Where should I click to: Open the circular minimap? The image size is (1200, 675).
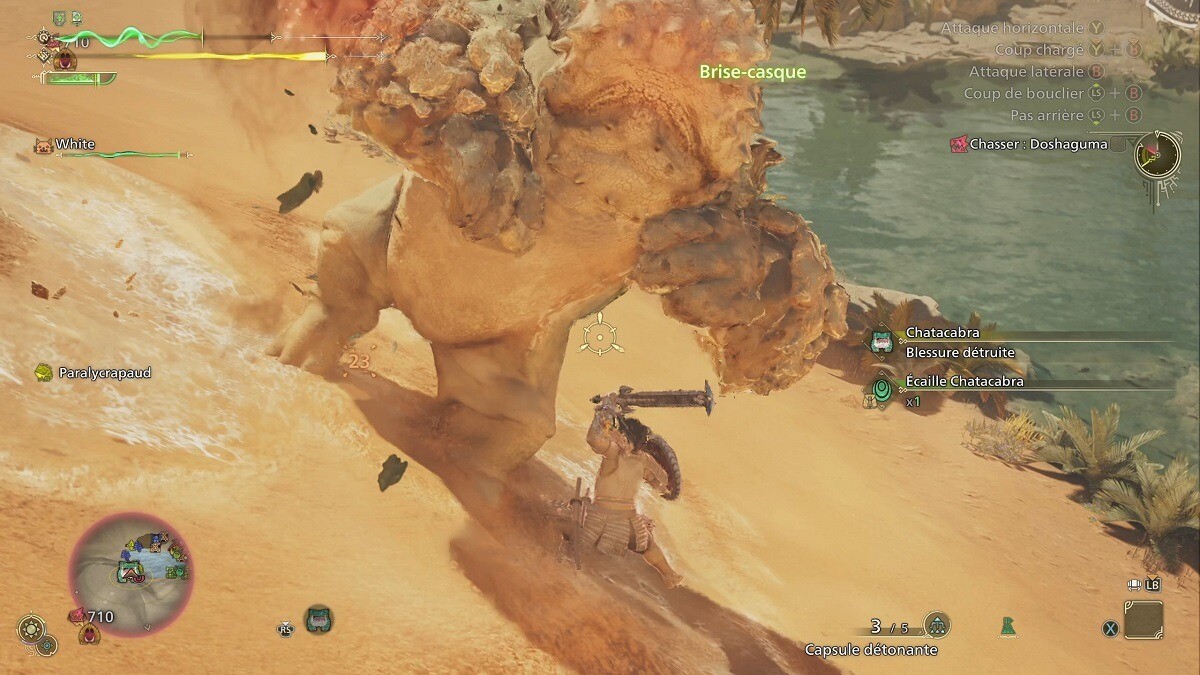click(x=131, y=574)
